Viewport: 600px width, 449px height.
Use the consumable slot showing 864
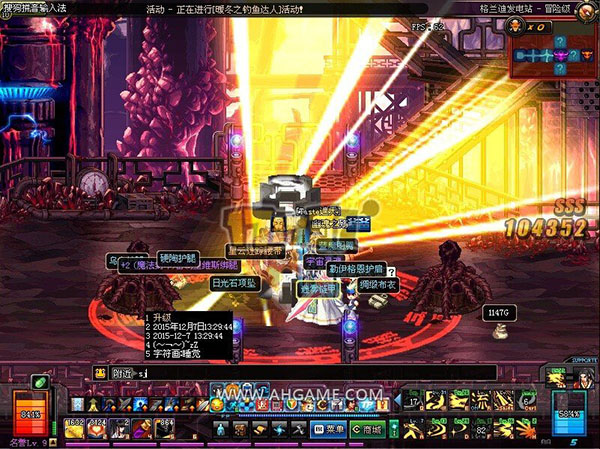click(x=165, y=430)
